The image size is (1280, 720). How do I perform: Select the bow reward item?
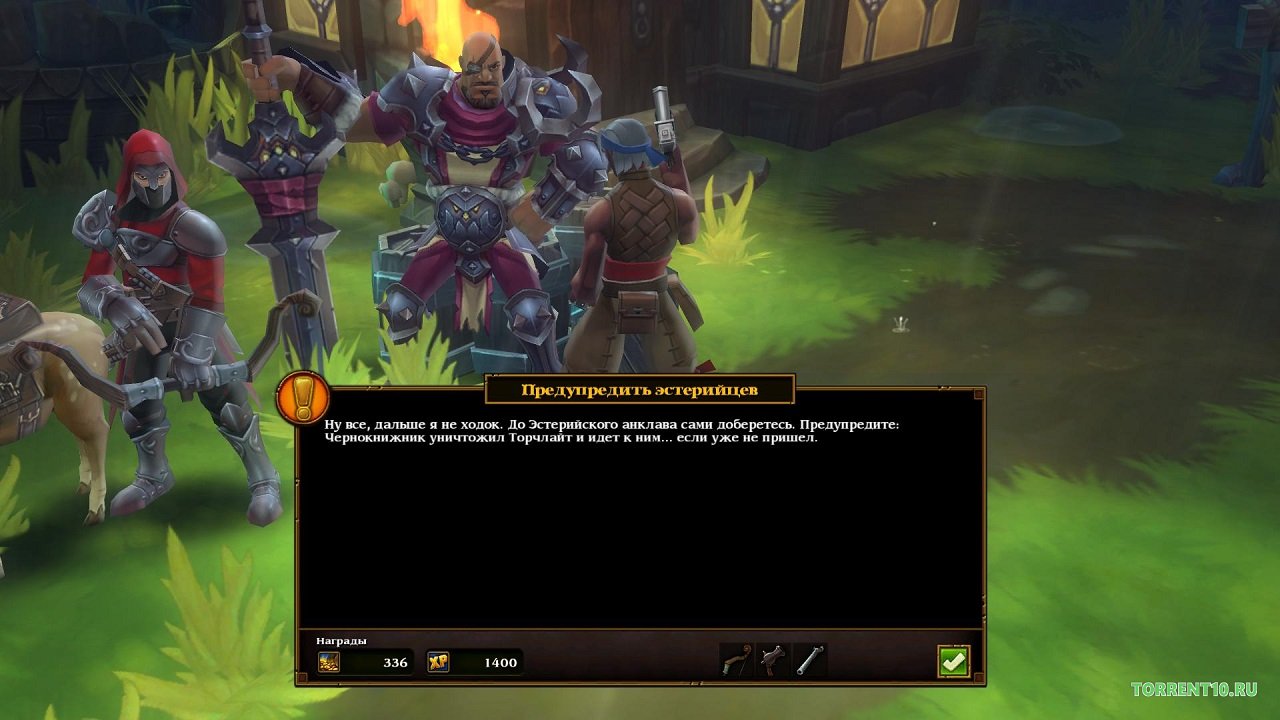click(736, 661)
